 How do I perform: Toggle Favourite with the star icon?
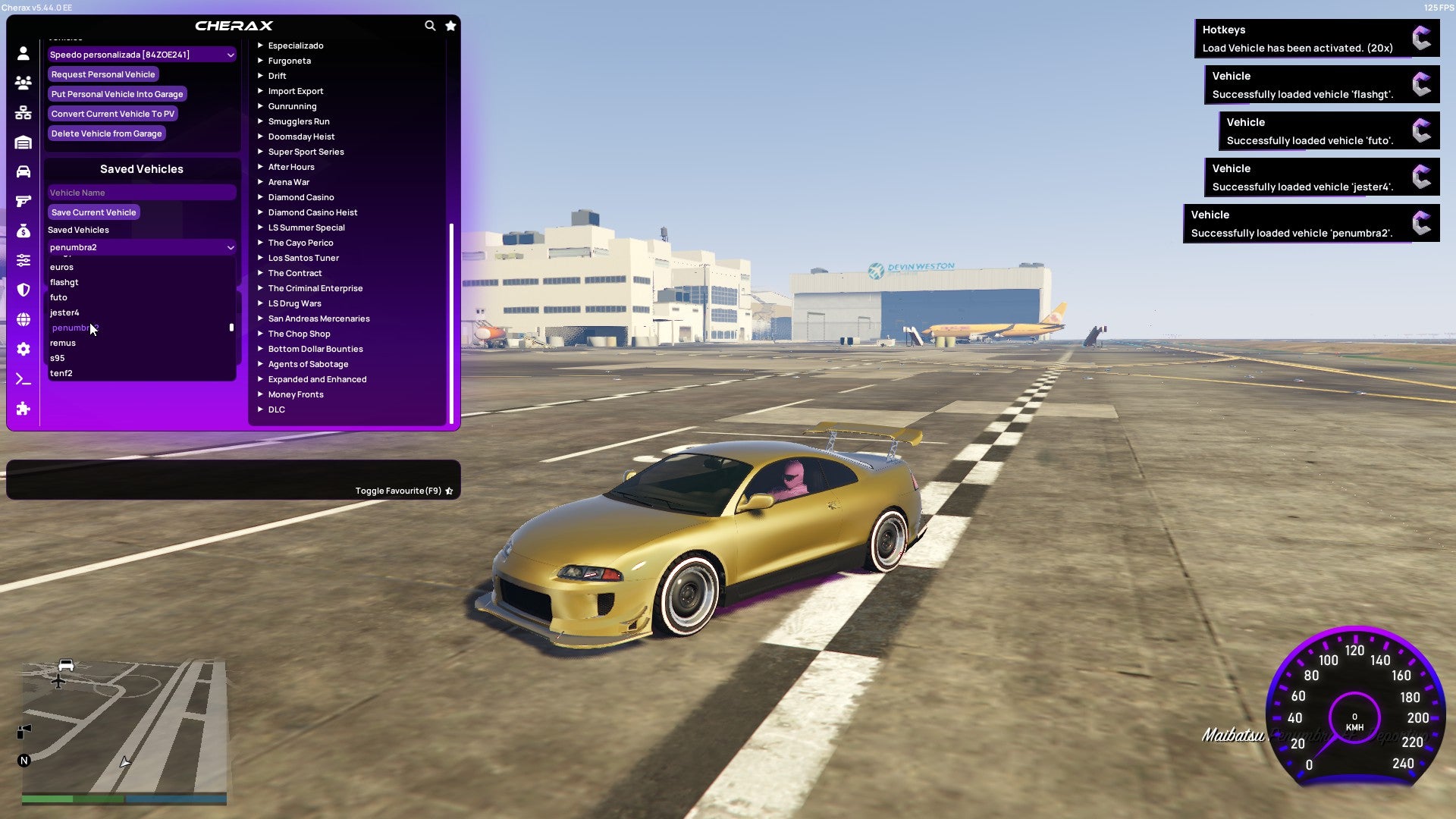(x=448, y=491)
